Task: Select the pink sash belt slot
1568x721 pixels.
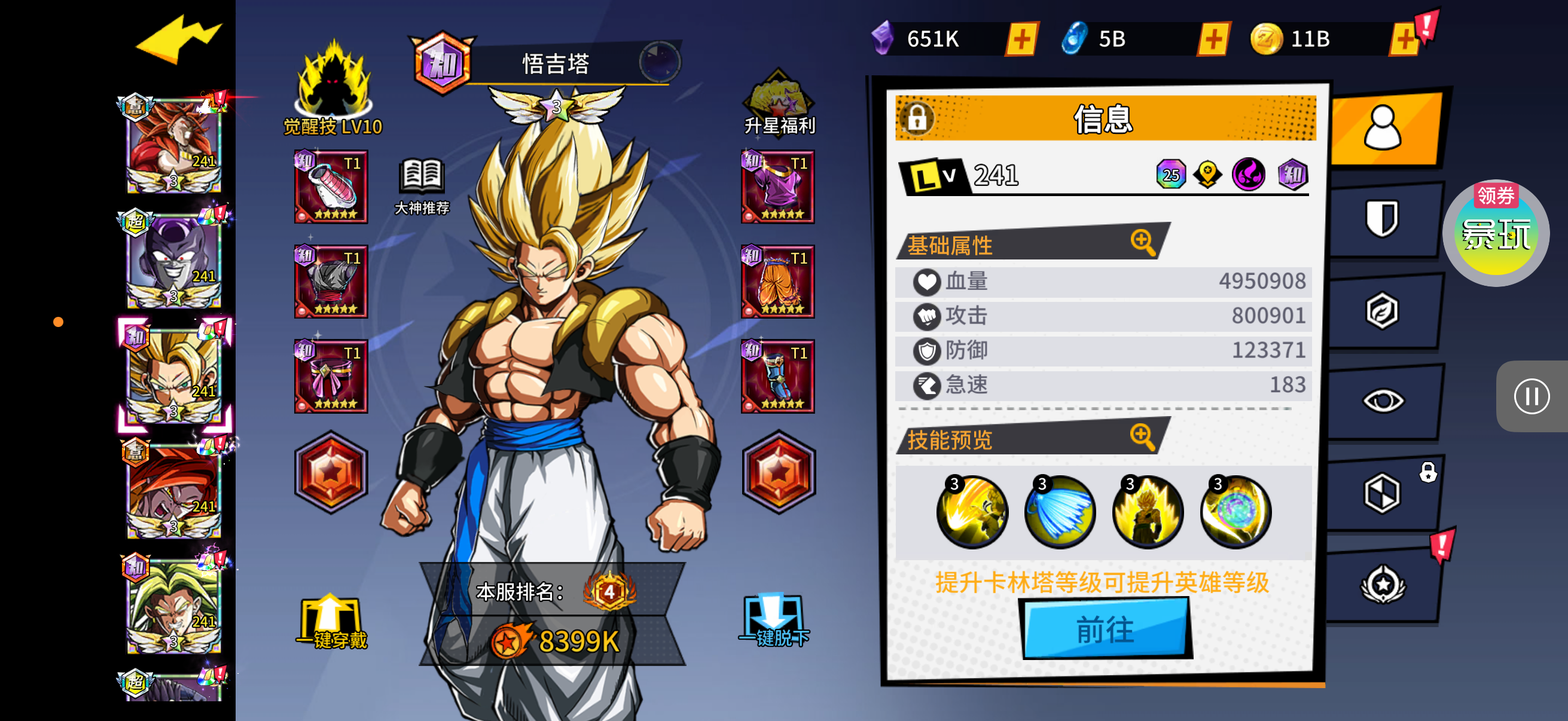Action: click(331, 377)
